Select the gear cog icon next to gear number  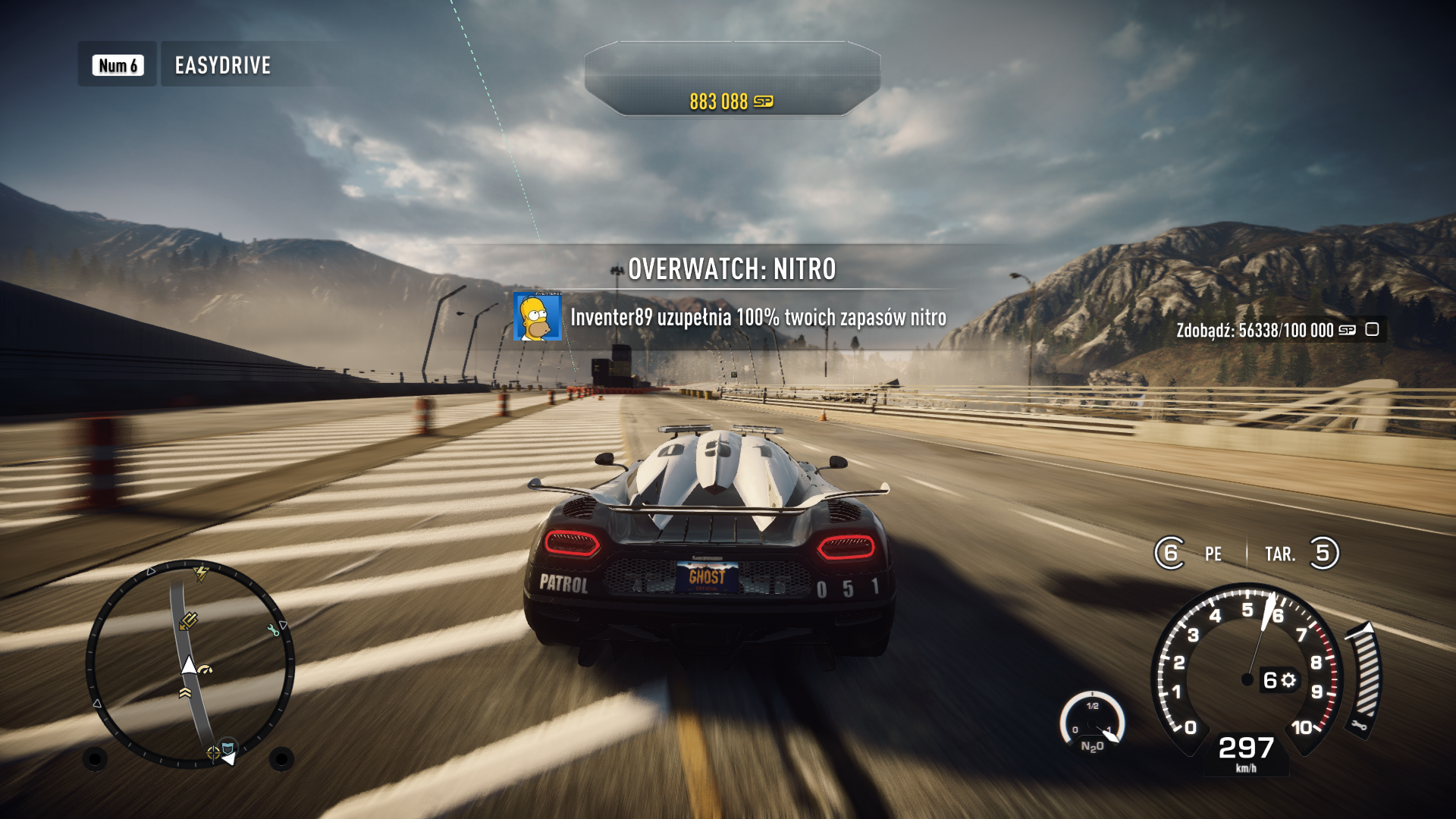pos(1288,679)
